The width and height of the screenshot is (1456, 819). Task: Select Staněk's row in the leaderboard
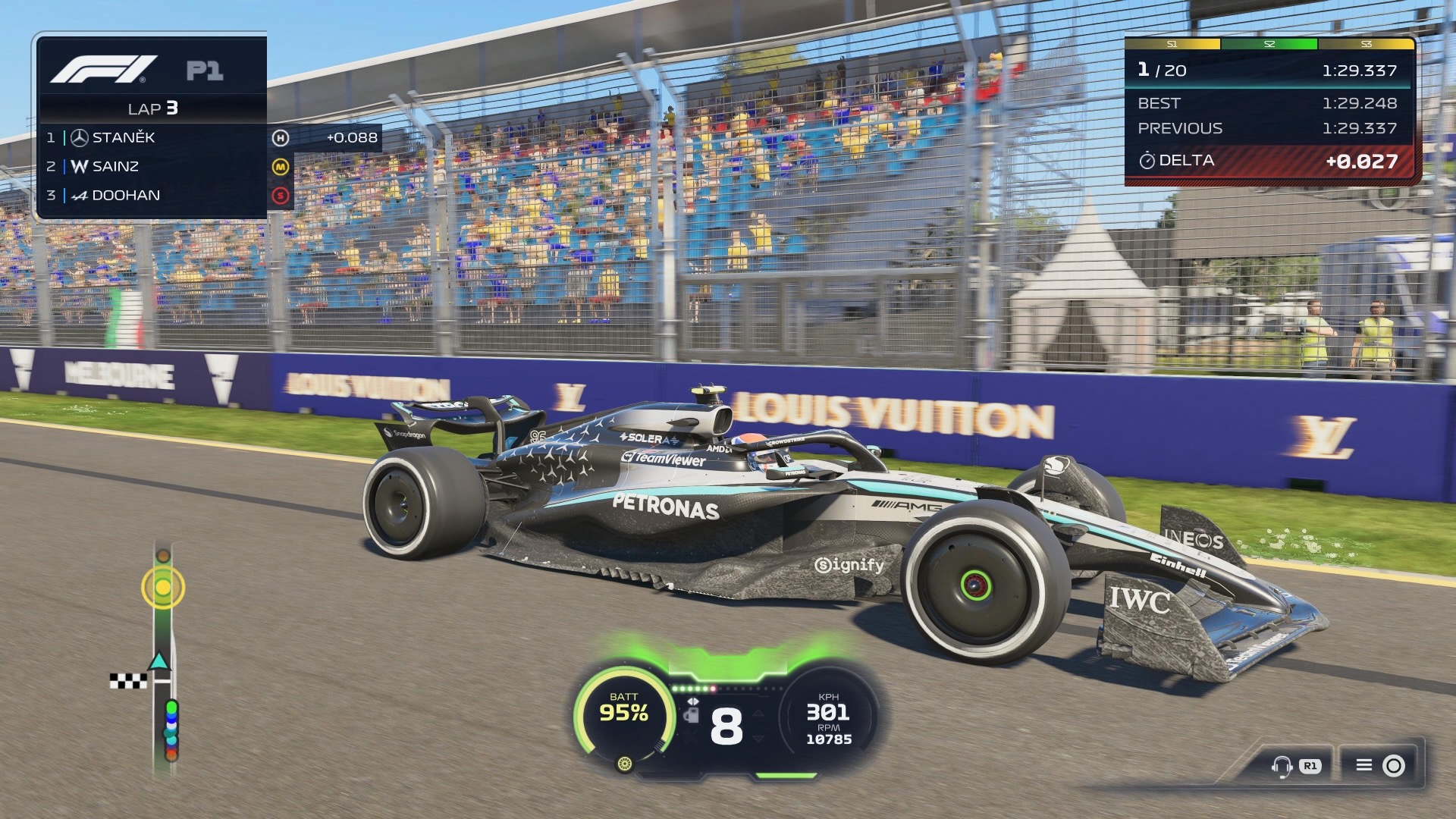(152, 138)
